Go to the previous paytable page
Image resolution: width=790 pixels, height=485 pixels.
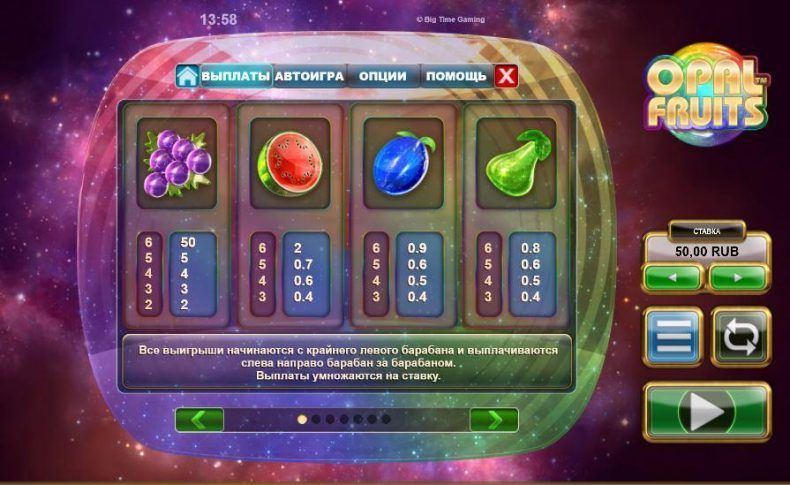click(x=199, y=419)
